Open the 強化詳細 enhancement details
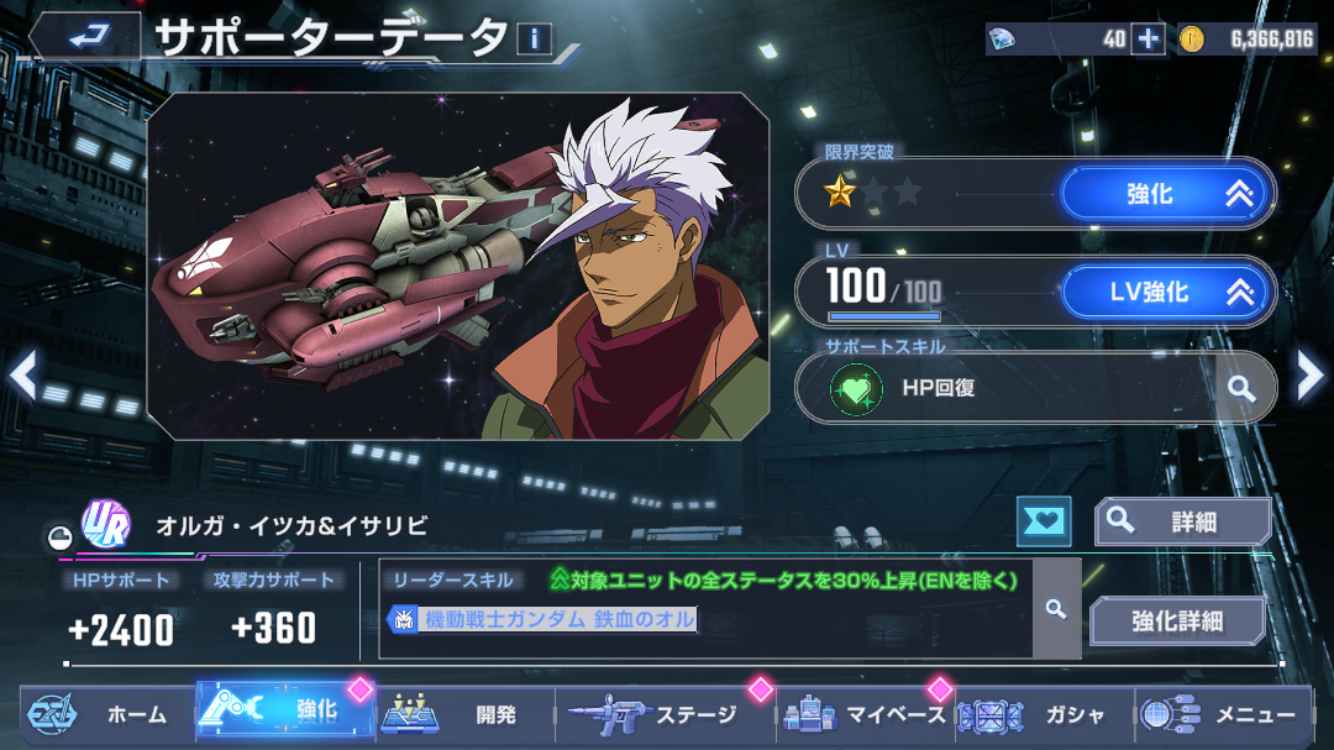1334x750 pixels. point(1177,621)
